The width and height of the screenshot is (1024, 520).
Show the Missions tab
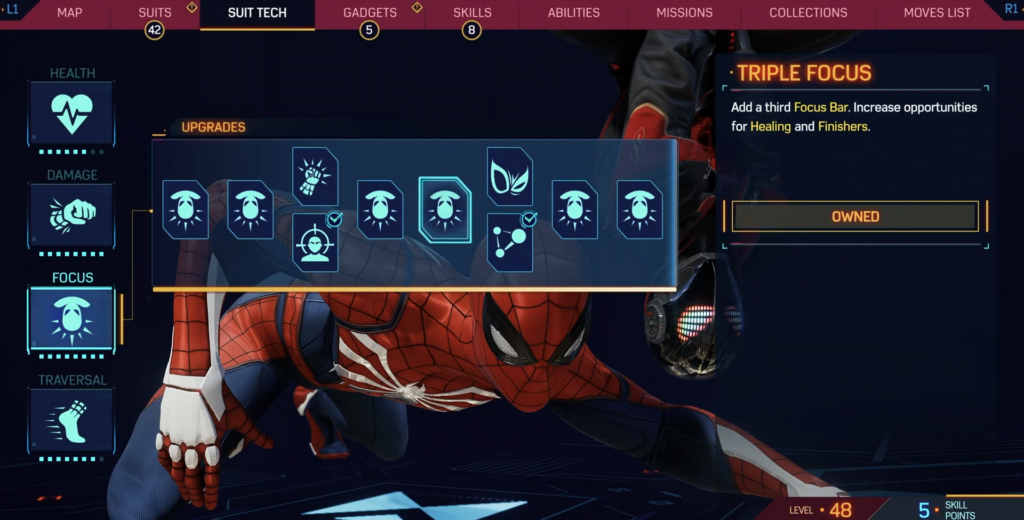pos(684,13)
